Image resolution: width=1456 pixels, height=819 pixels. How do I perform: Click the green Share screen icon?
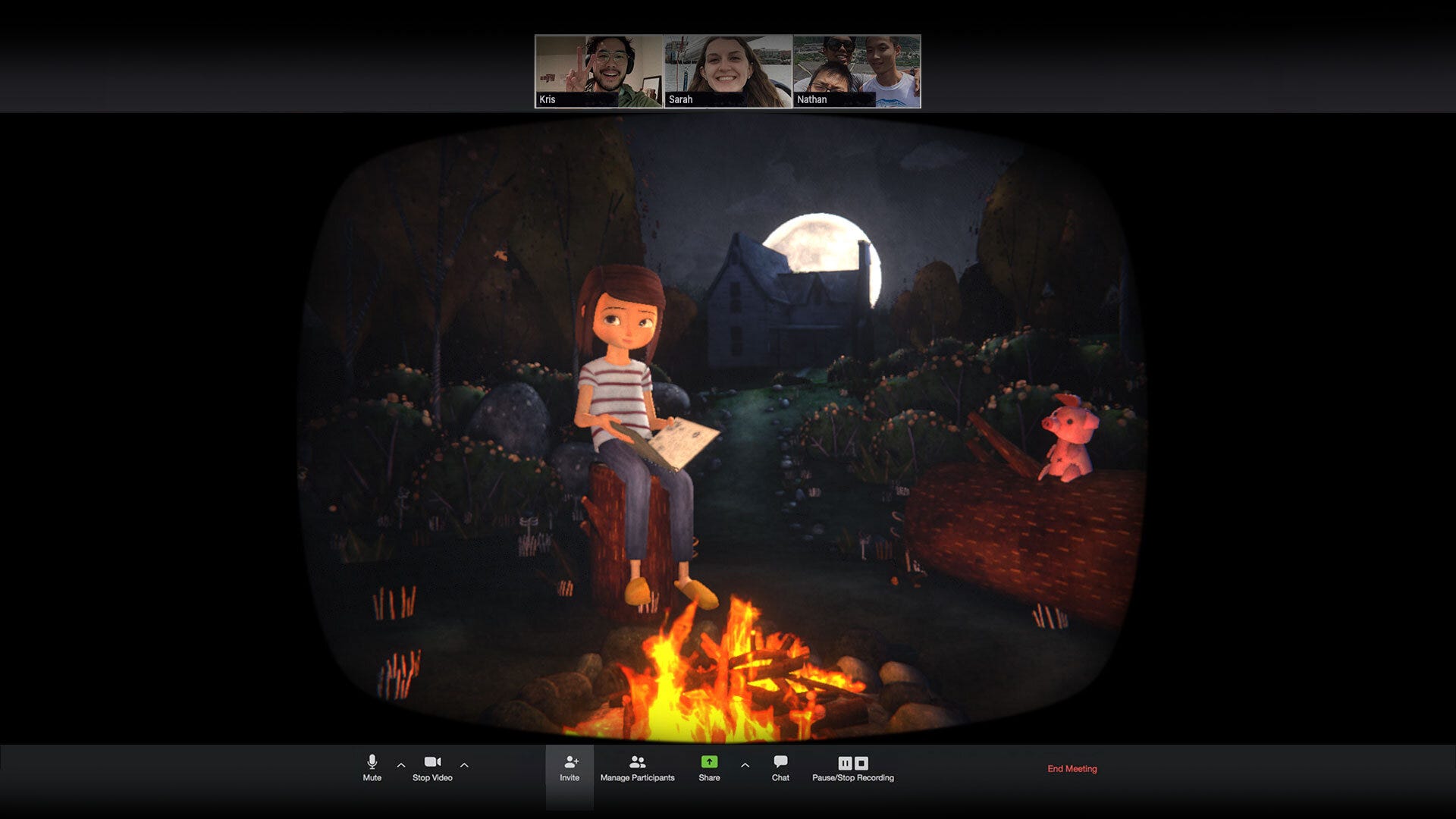point(708,763)
